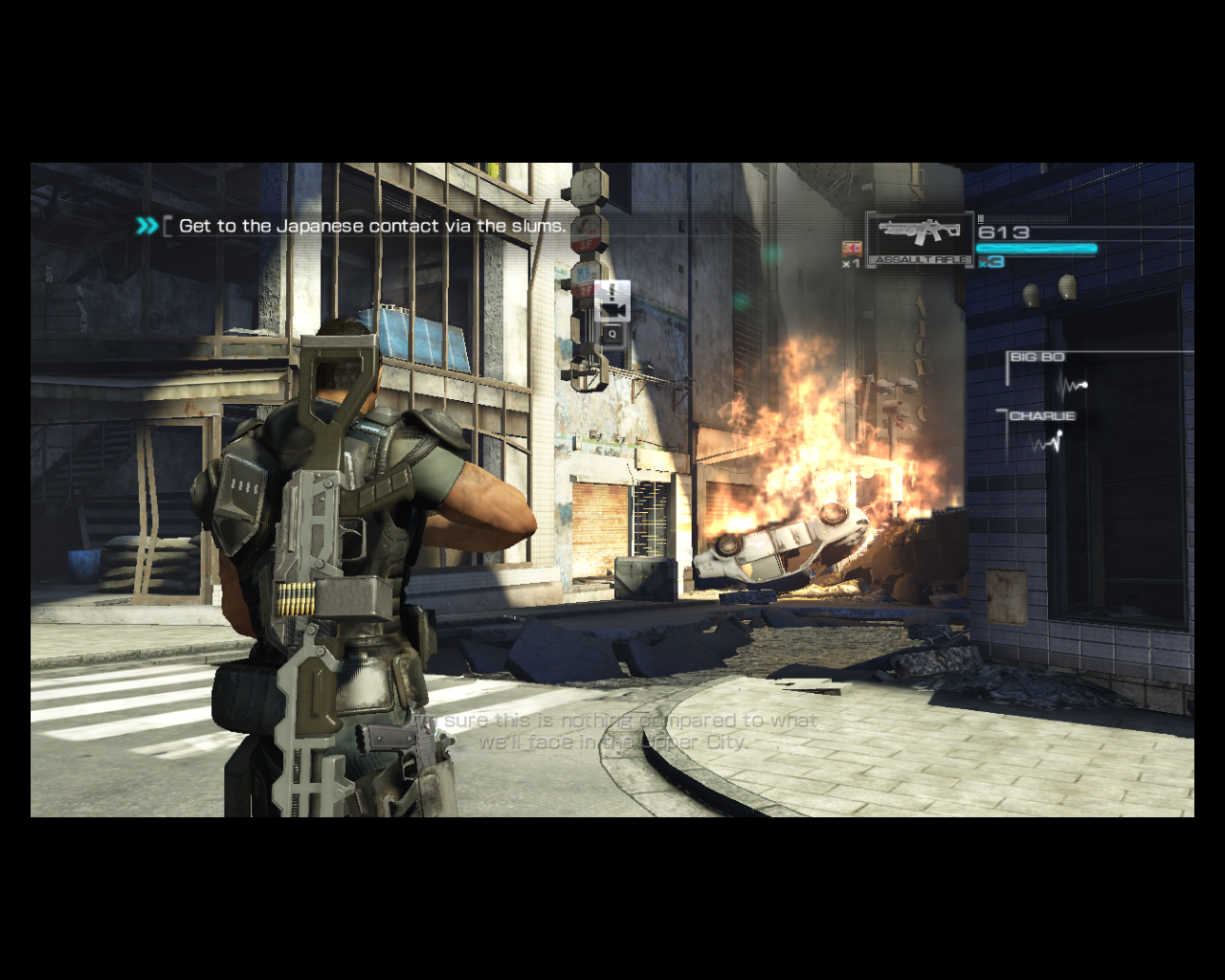The height and width of the screenshot is (980, 1225).
Task: Select squad member Big Bo
Action: [x=1037, y=357]
